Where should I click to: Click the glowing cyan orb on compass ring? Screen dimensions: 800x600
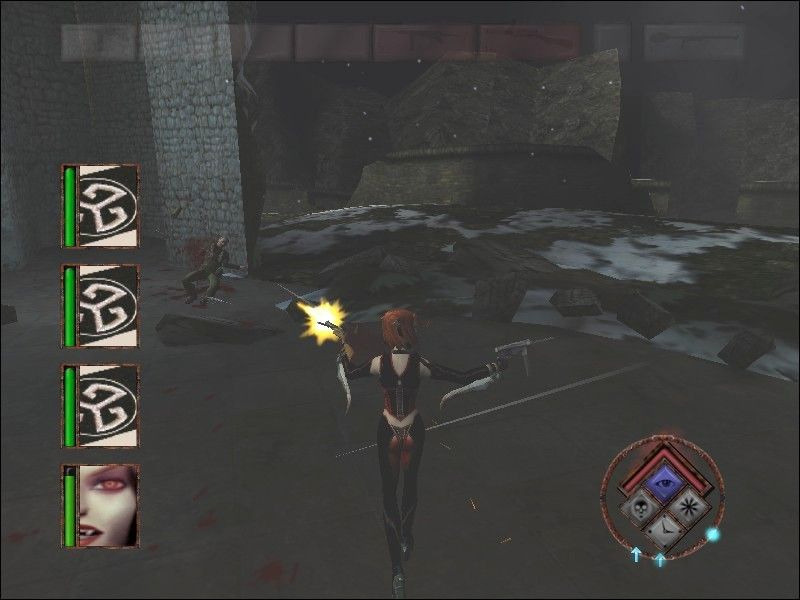713,534
